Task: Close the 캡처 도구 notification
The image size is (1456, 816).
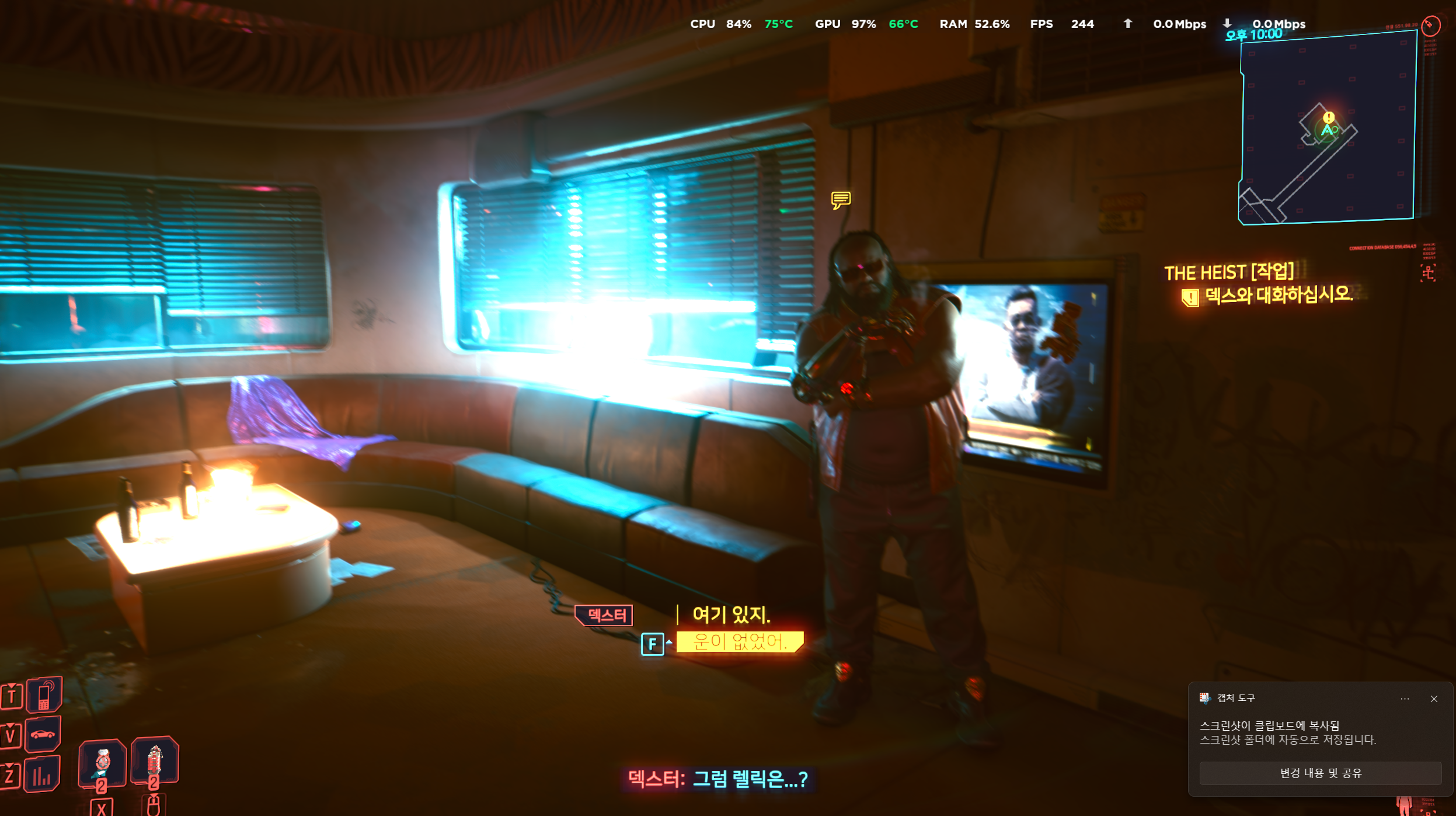Action: (1434, 699)
